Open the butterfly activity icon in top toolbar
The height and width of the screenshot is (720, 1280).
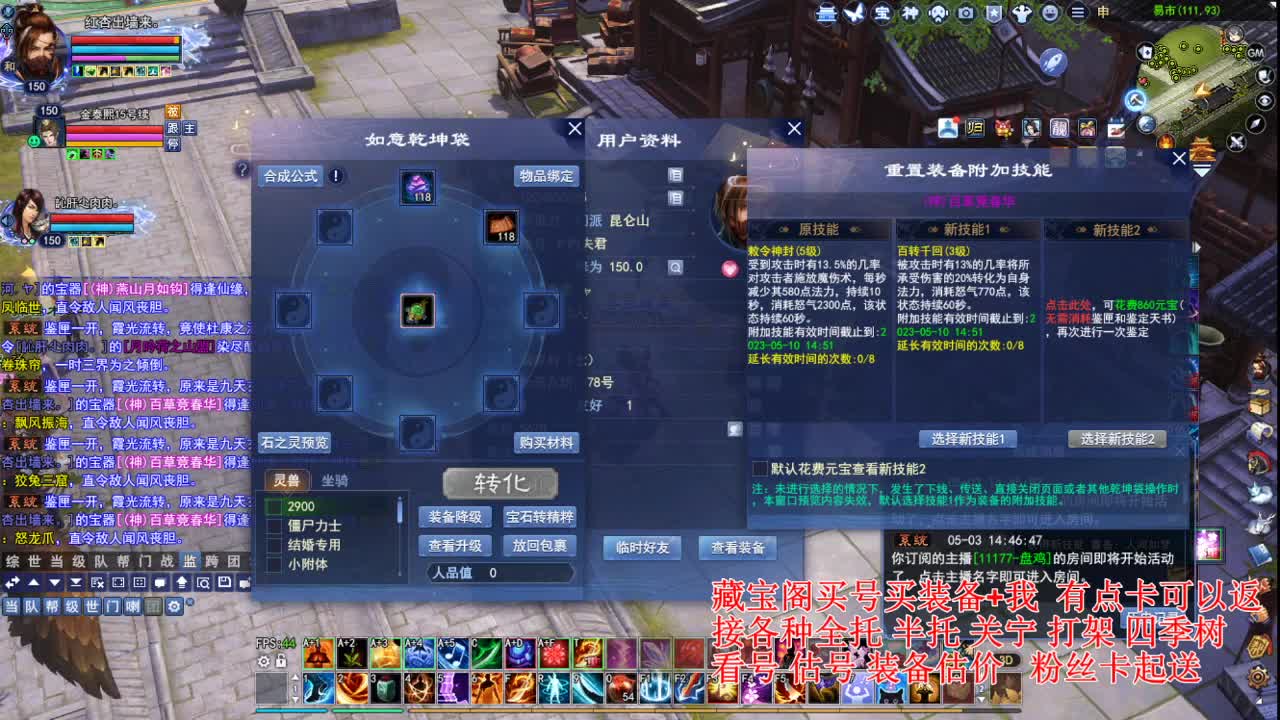[x=856, y=14]
